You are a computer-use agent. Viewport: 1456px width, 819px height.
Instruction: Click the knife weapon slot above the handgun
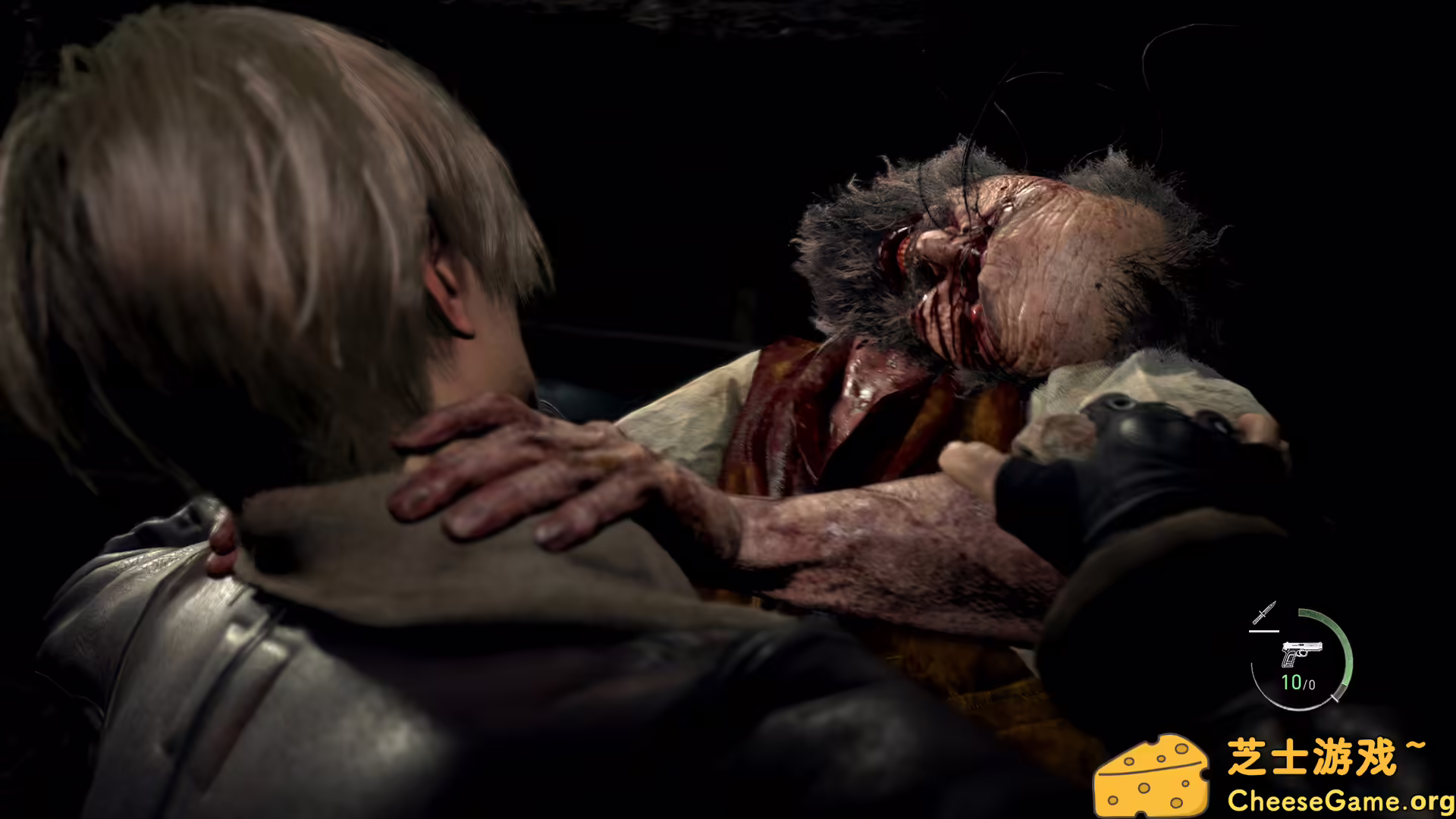pyautogui.click(x=1265, y=611)
